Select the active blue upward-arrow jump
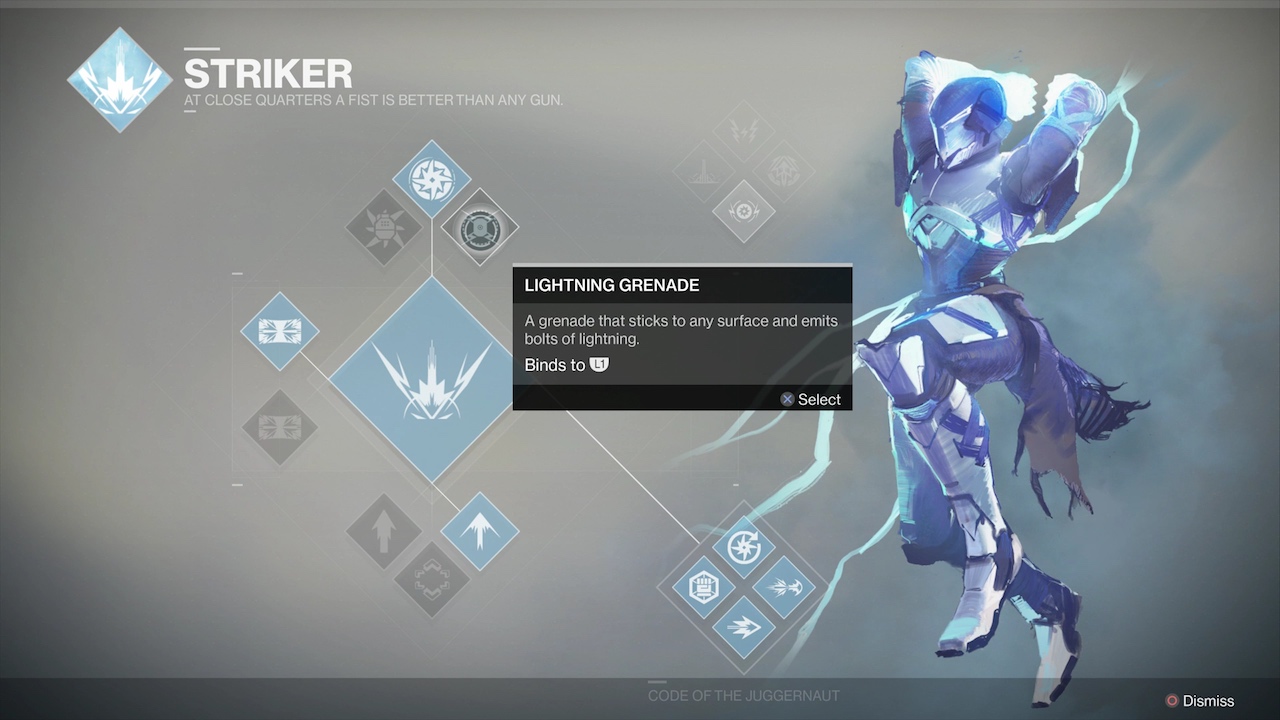 click(480, 531)
